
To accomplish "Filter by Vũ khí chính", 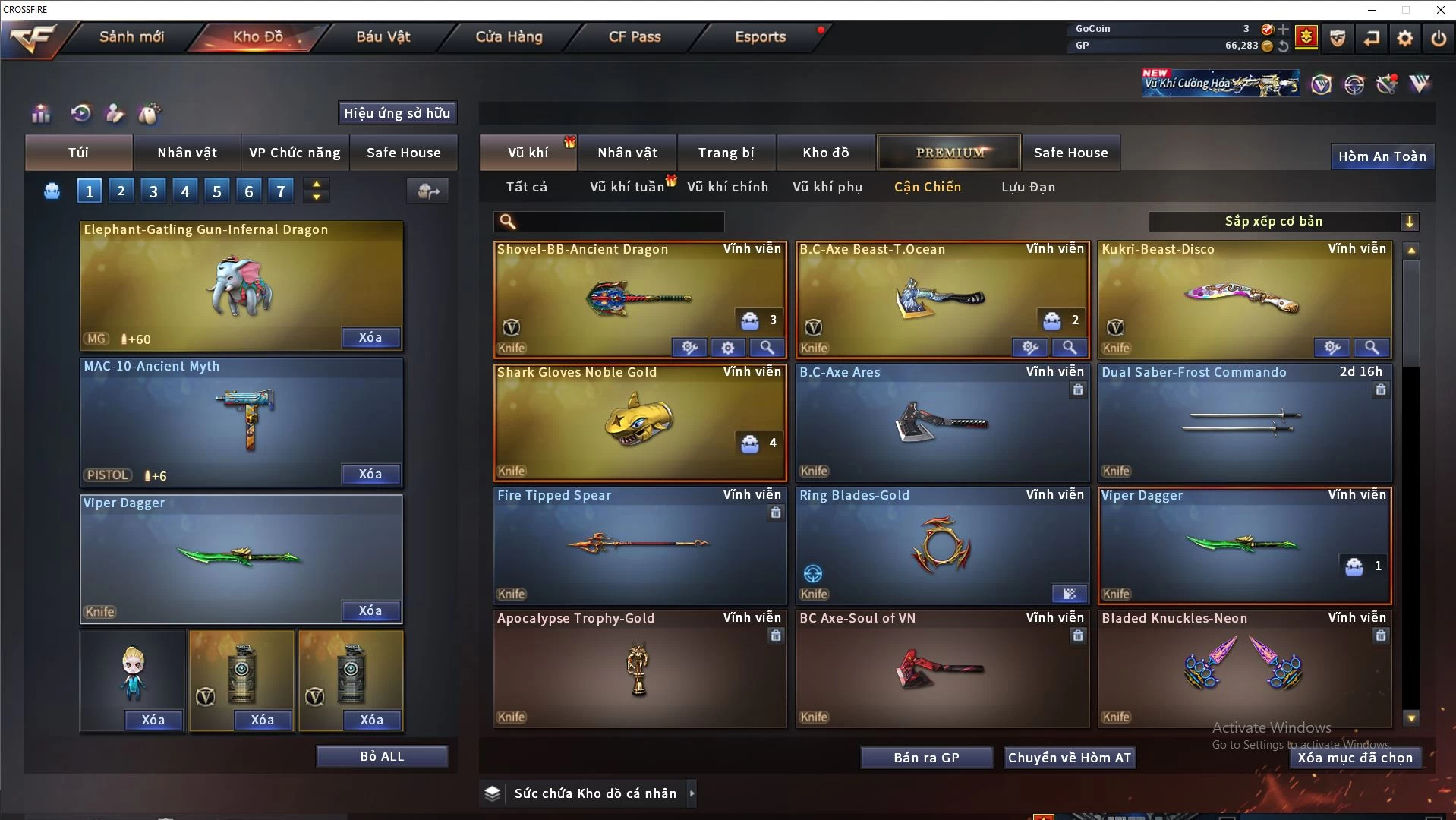I will pos(727,187).
